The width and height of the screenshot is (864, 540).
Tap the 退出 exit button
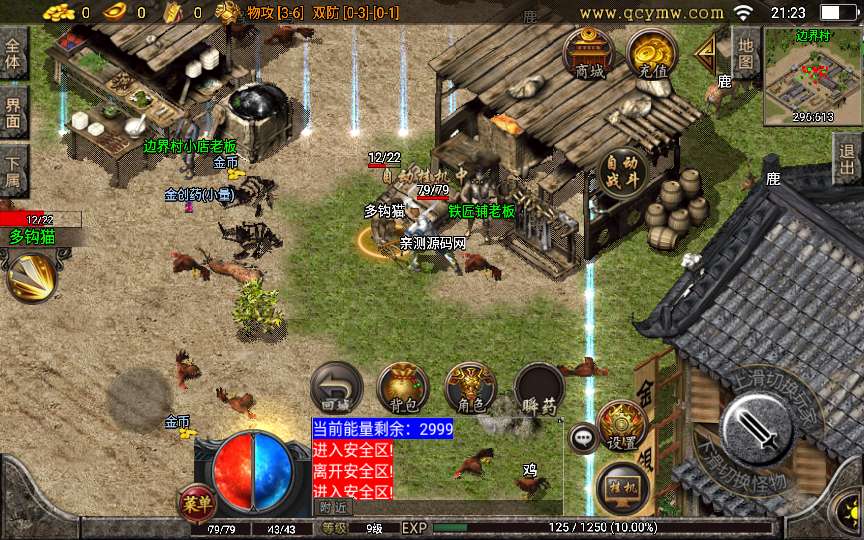coord(848,158)
